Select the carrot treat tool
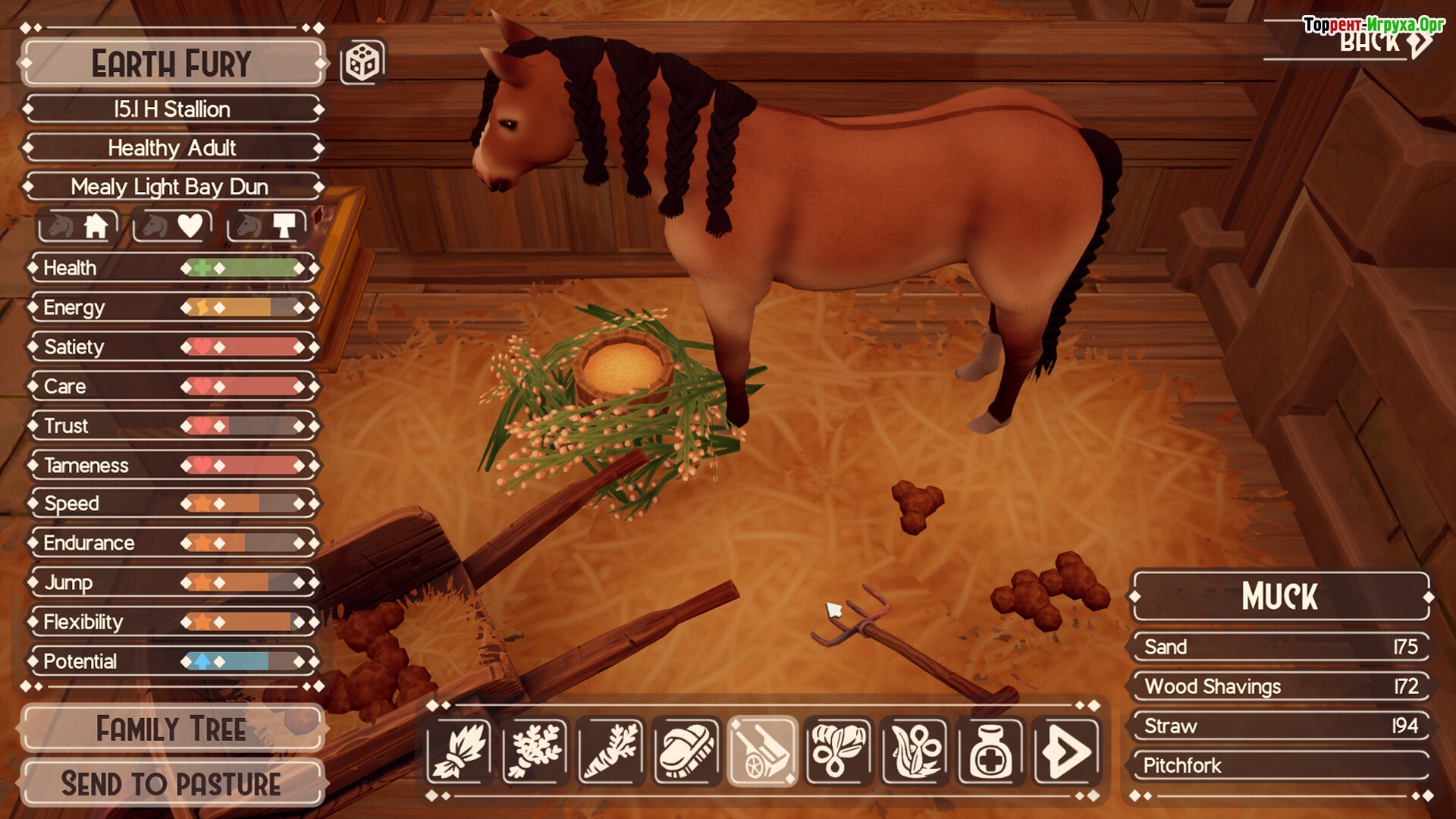1456x819 pixels. click(610, 752)
